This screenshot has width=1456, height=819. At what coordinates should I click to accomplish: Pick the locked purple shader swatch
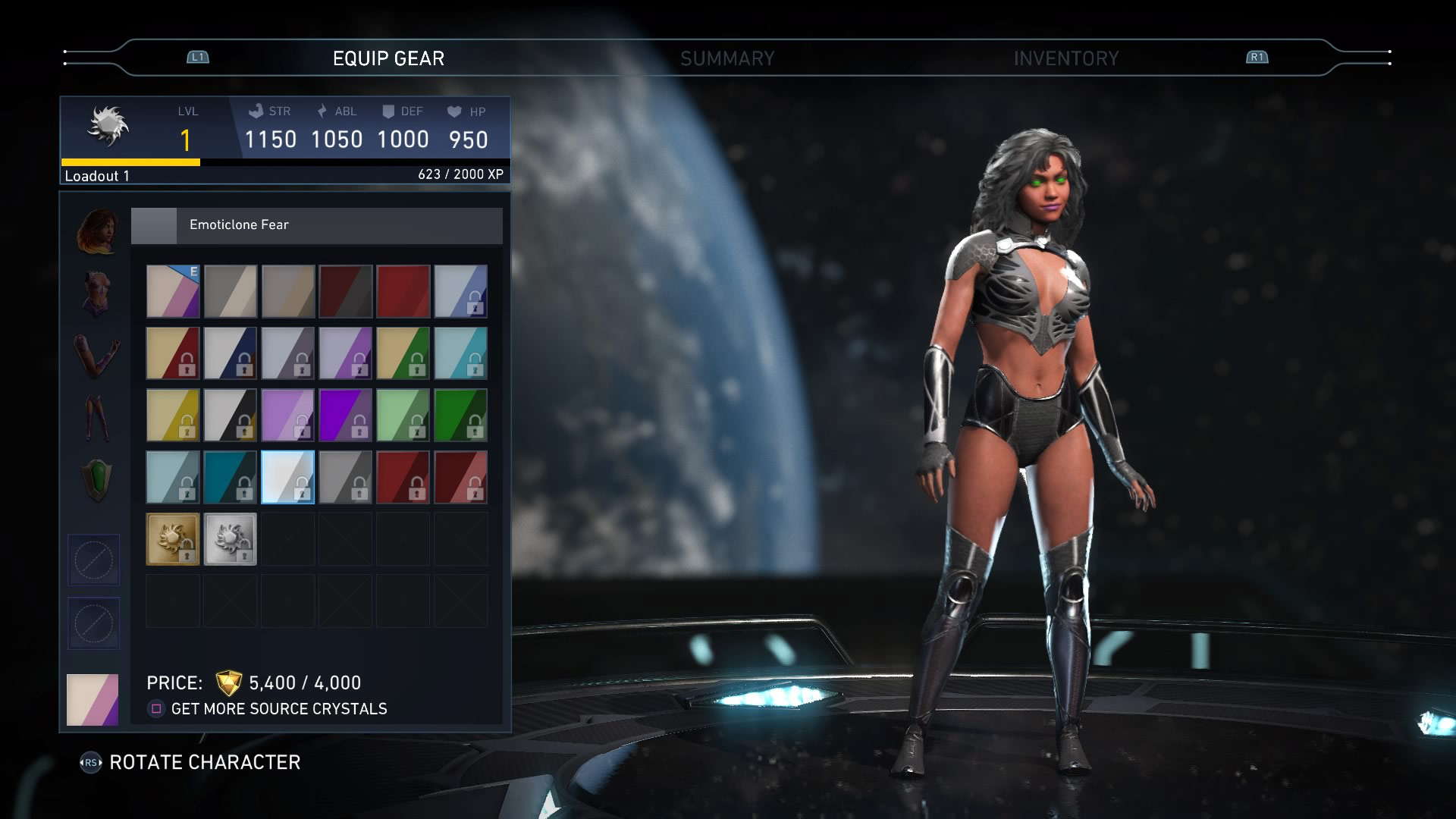tap(347, 414)
